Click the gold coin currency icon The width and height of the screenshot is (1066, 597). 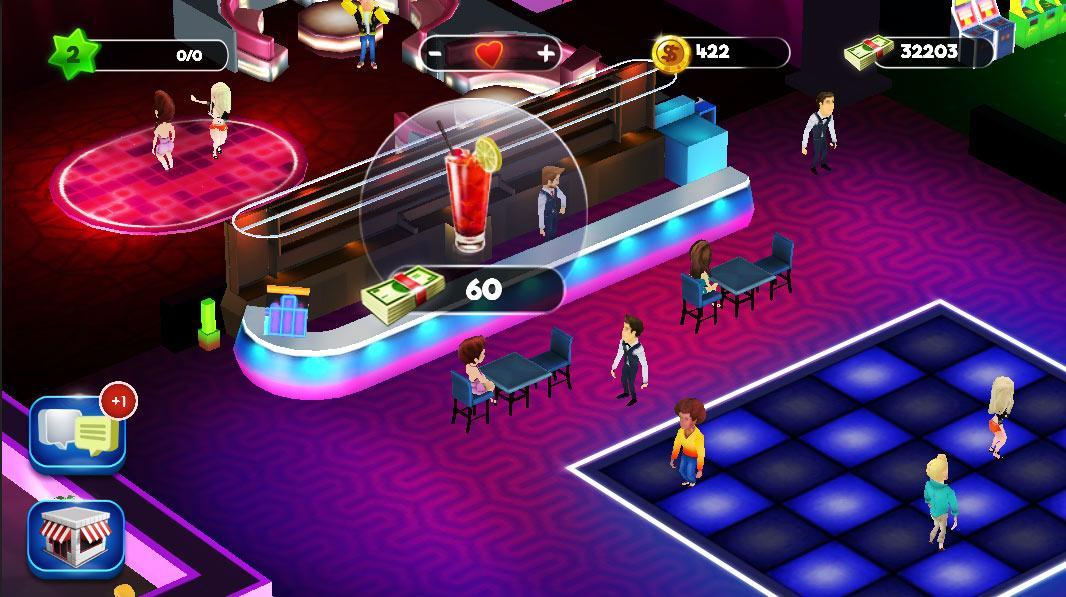click(x=670, y=51)
